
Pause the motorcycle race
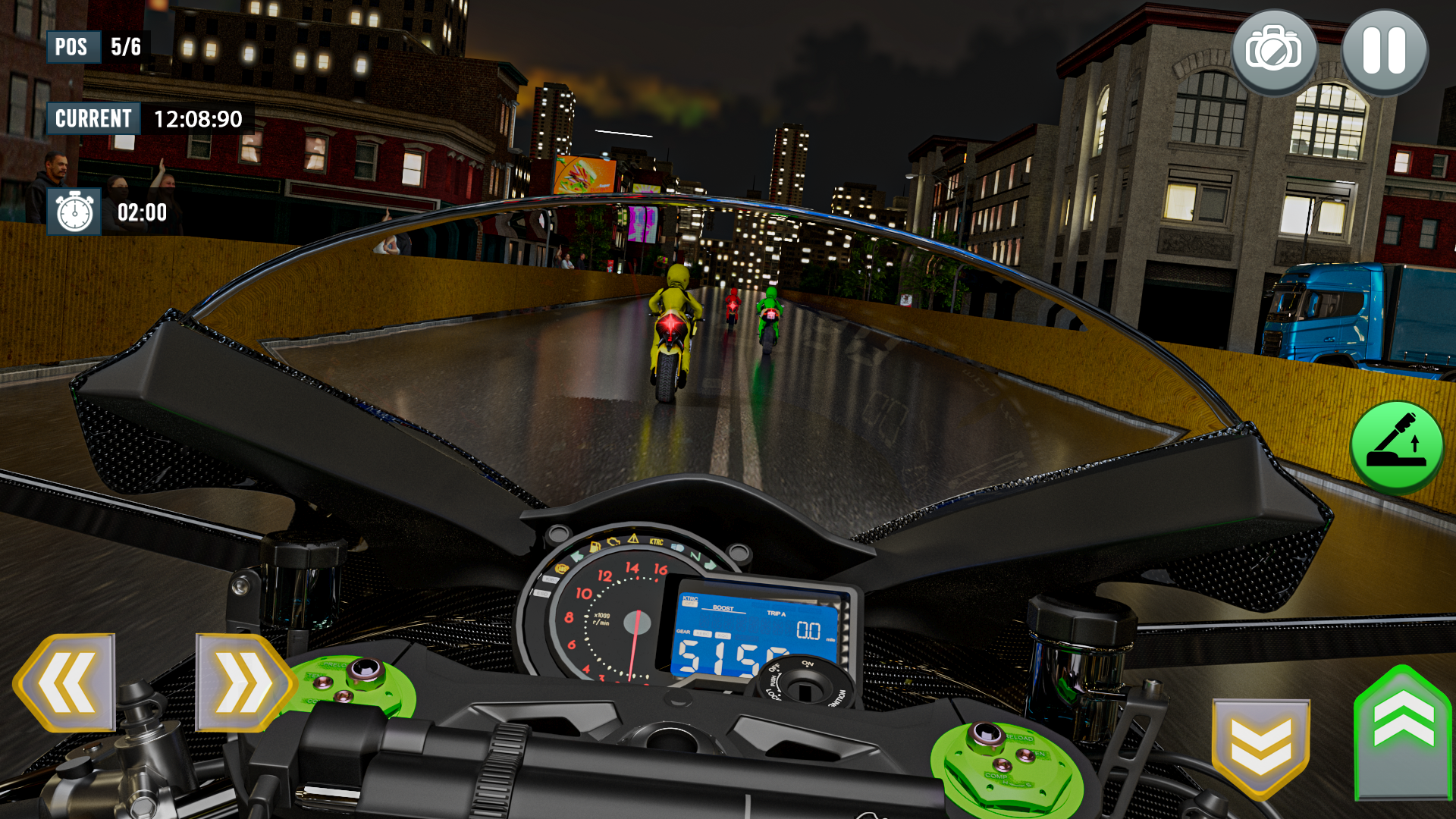click(1385, 50)
